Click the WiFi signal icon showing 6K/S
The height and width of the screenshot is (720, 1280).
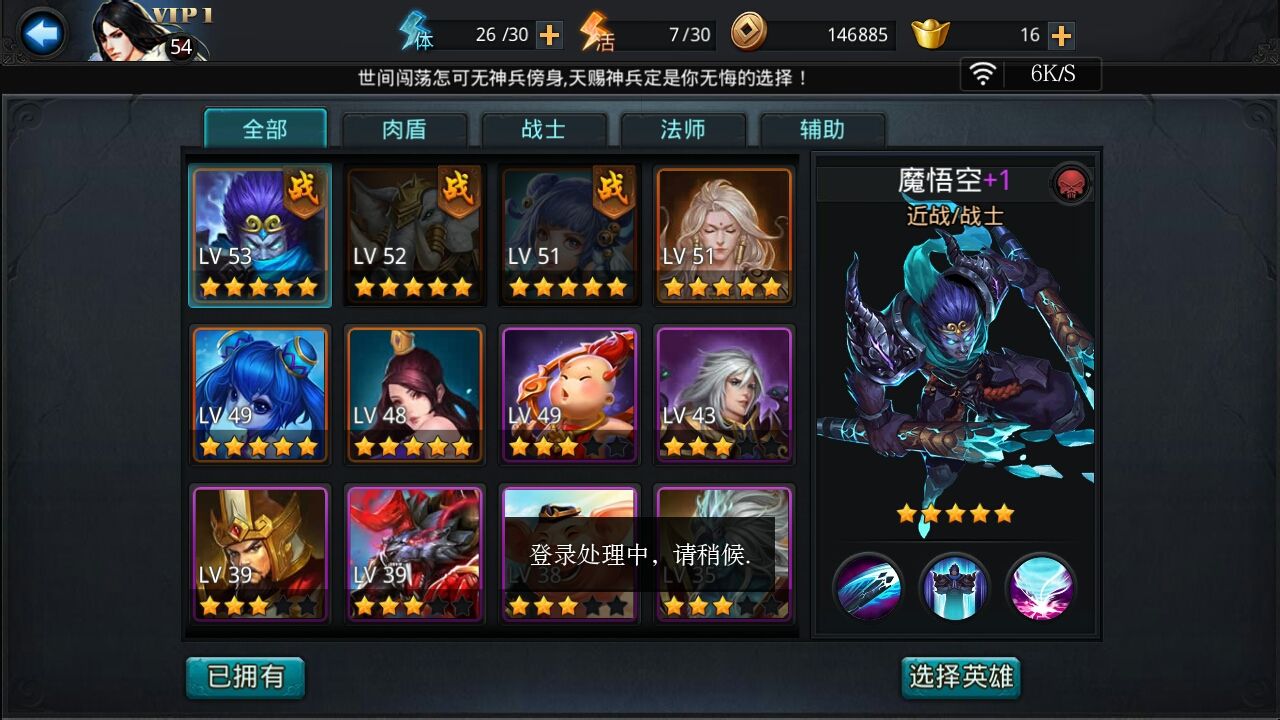[x=985, y=73]
